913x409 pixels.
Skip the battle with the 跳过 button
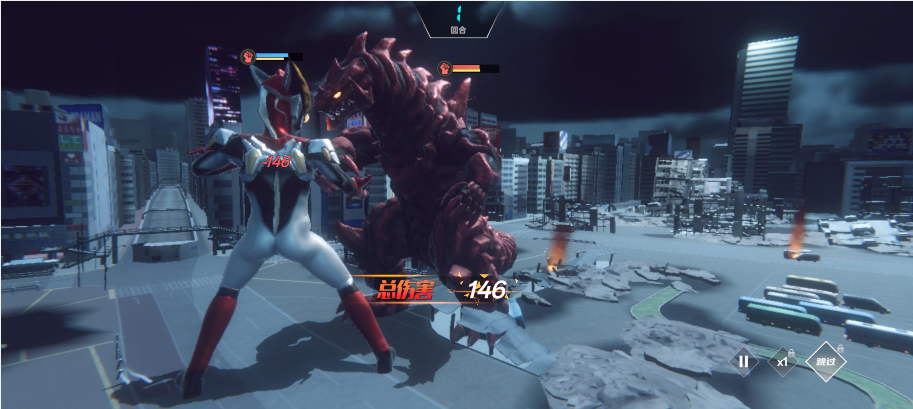click(826, 362)
